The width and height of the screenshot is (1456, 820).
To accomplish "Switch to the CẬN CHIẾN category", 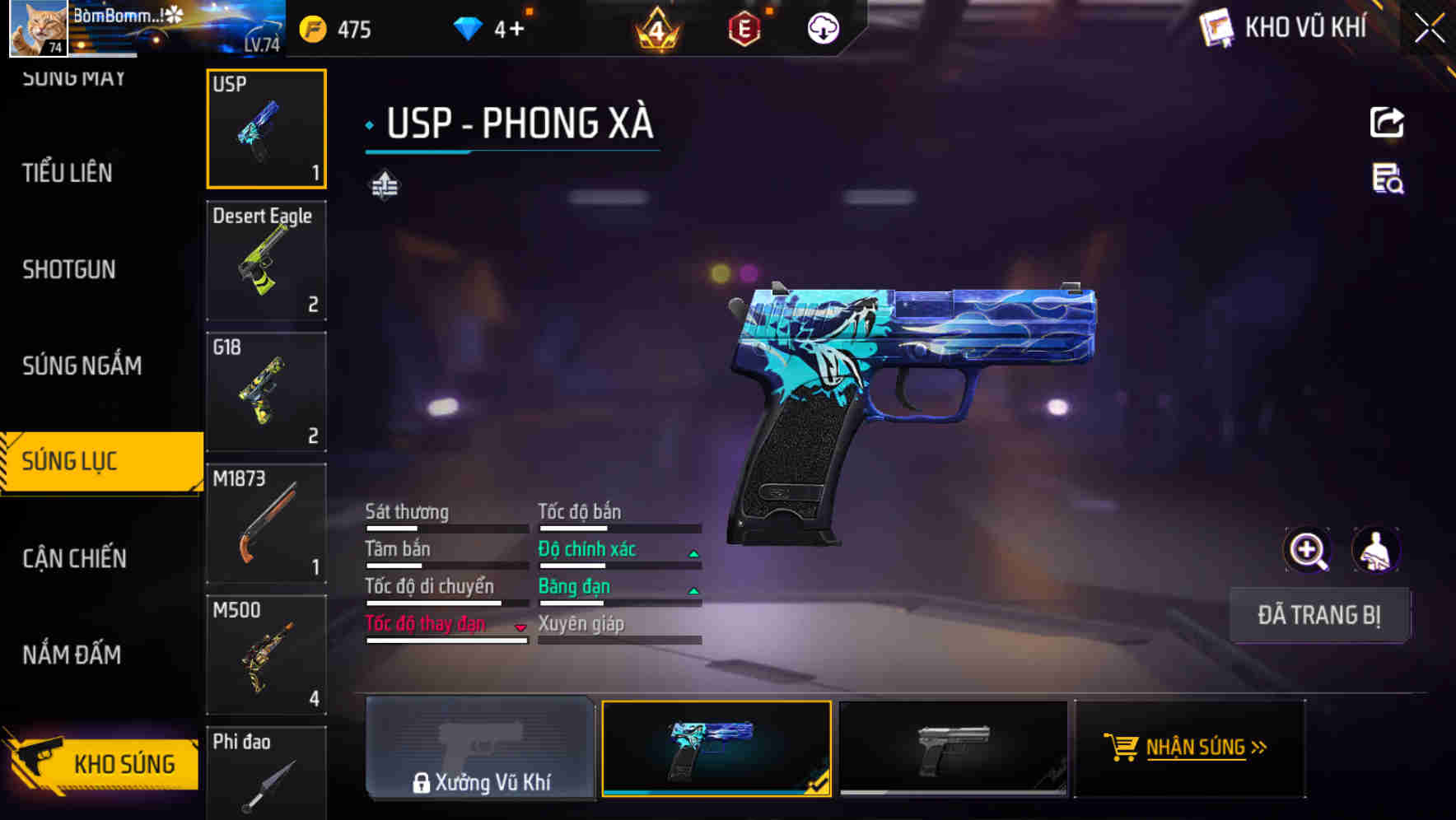I will point(72,558).
